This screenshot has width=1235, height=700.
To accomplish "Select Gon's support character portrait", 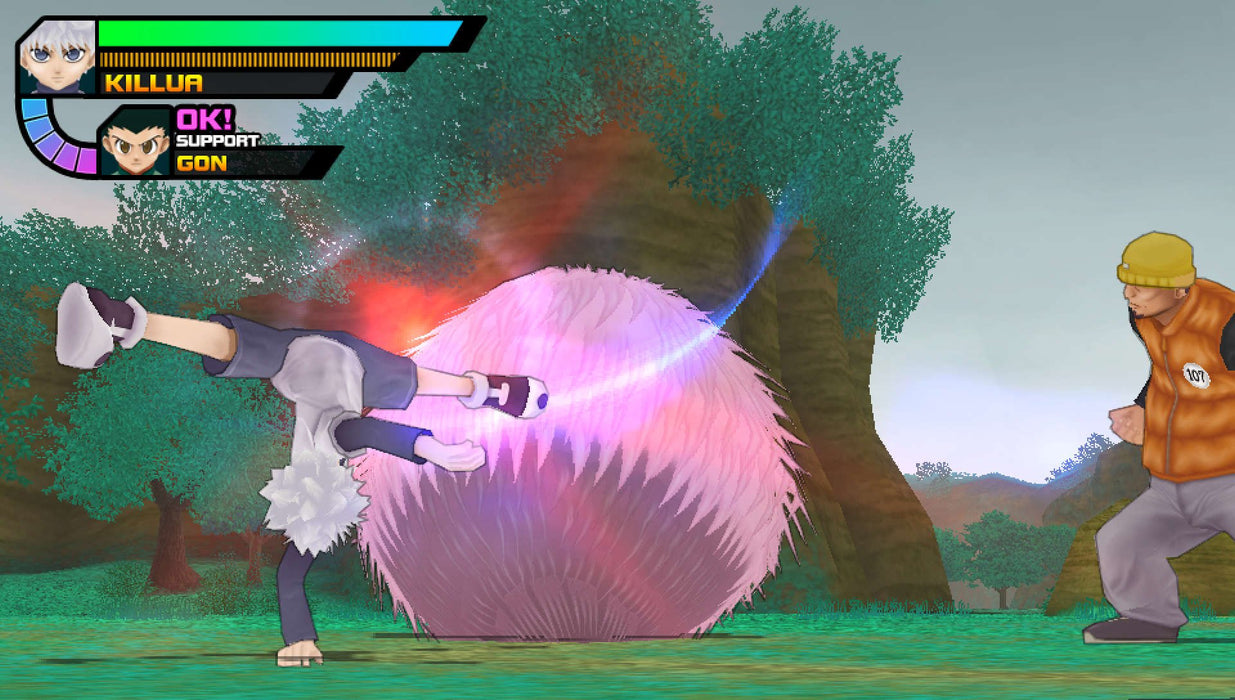I will click(x=136, y=143).
